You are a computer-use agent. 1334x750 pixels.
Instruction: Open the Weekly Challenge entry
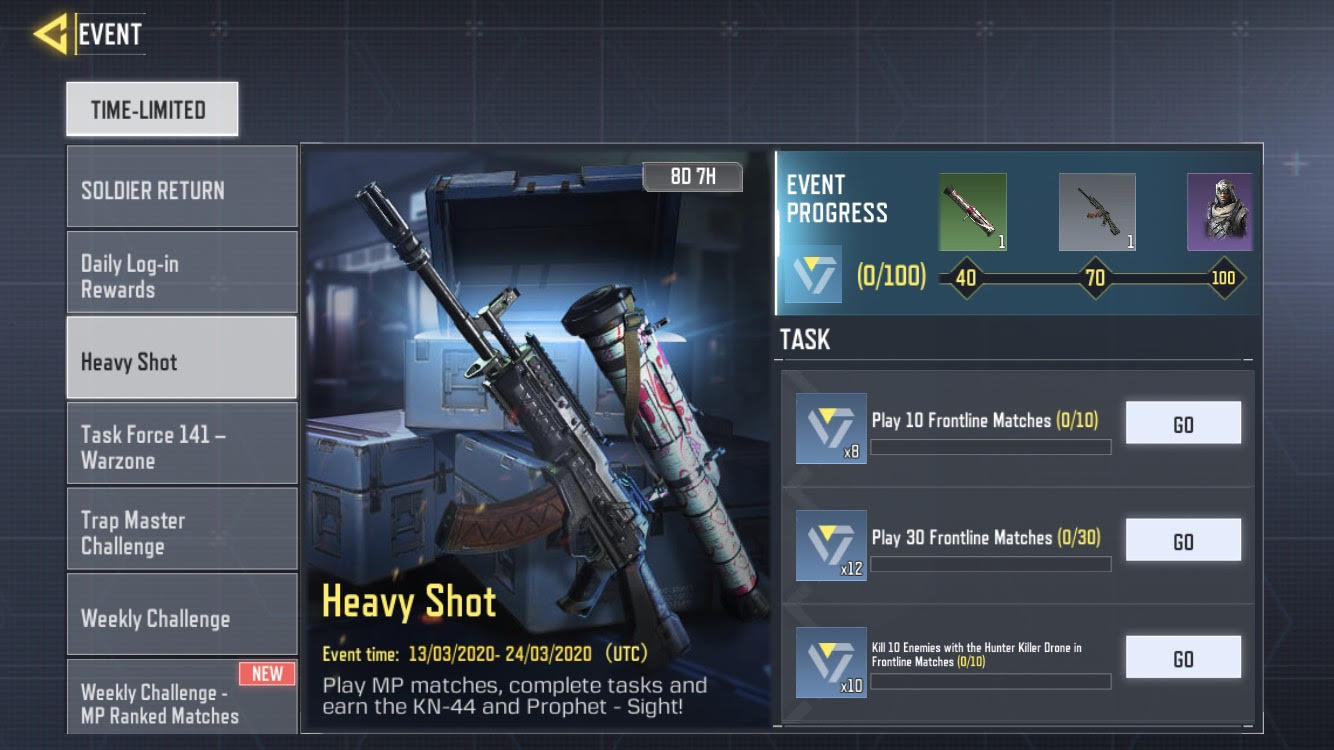pos(182,617)
